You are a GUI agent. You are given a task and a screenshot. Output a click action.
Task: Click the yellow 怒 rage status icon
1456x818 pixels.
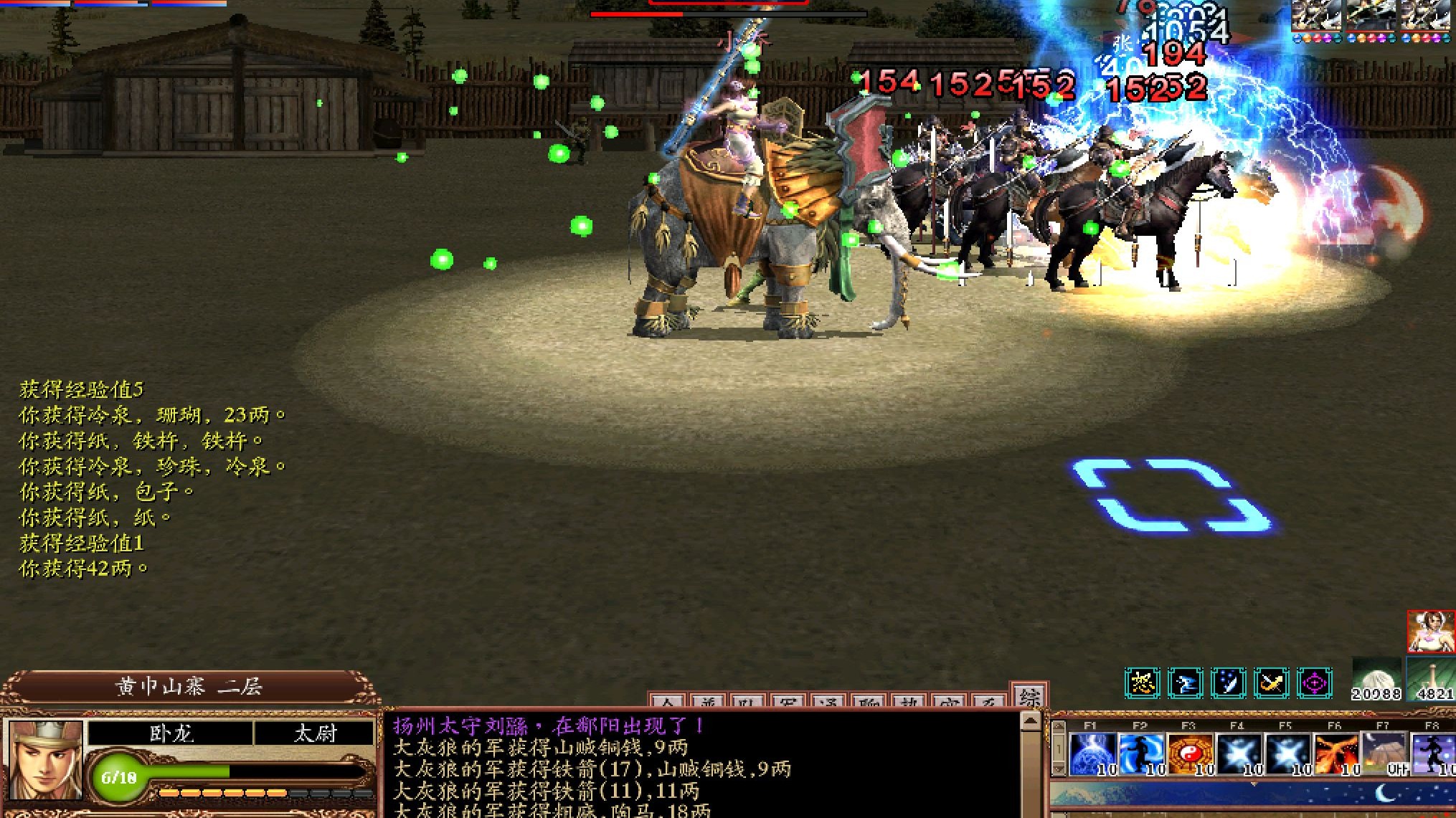click(1142, 683)
